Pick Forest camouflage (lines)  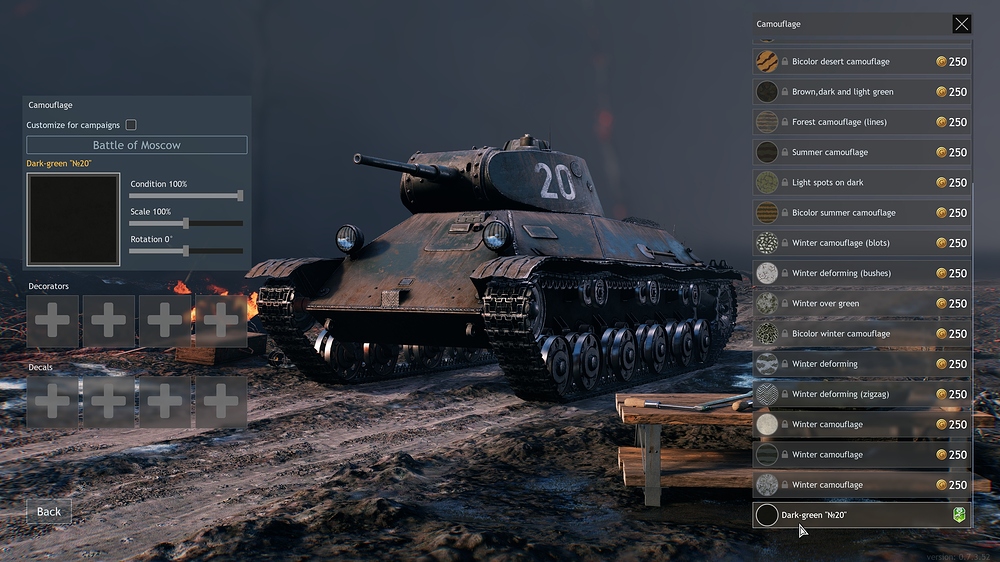(x=861, y=122)
